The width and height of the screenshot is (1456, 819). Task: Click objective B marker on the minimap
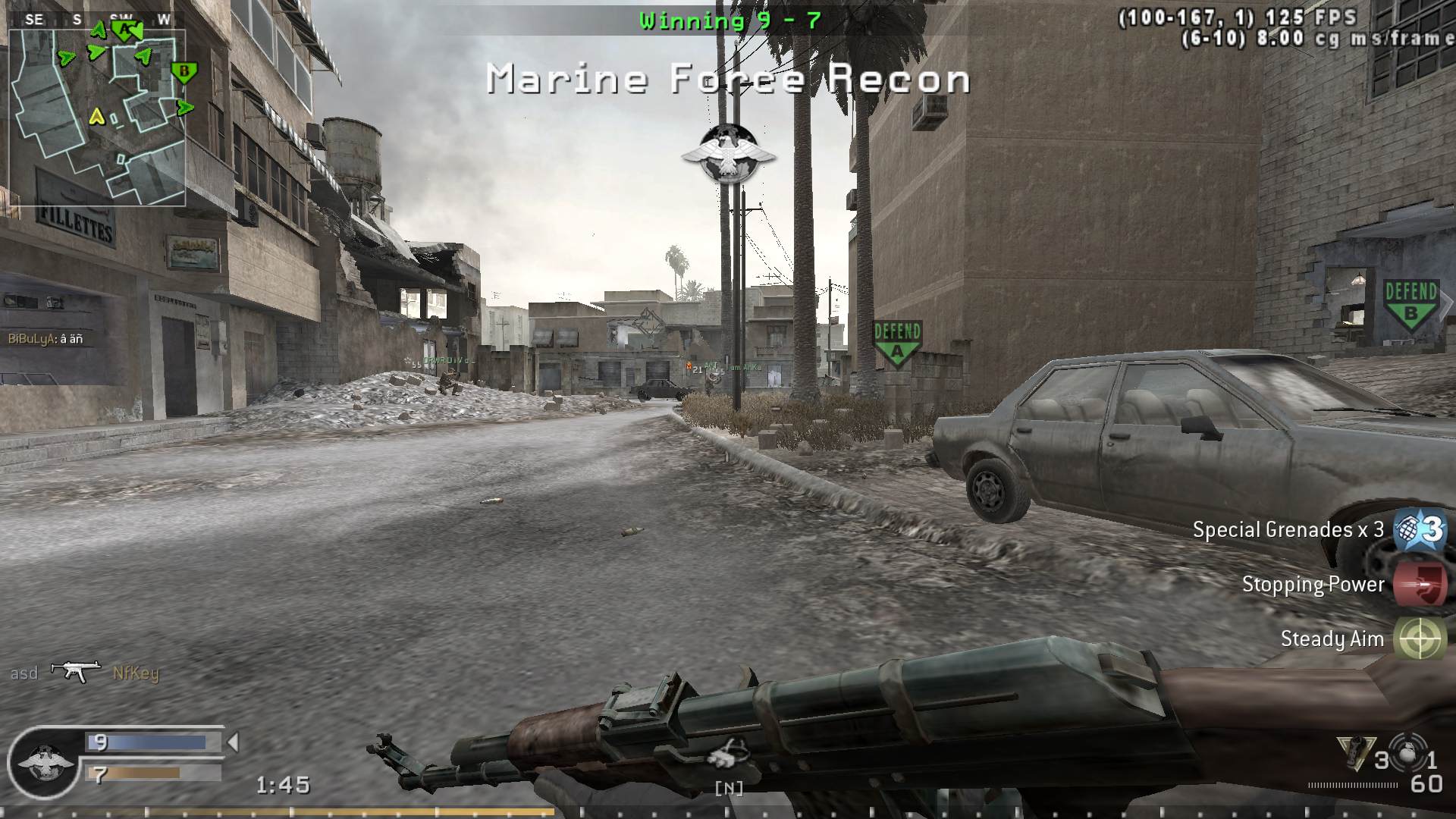tap(184, 71)
